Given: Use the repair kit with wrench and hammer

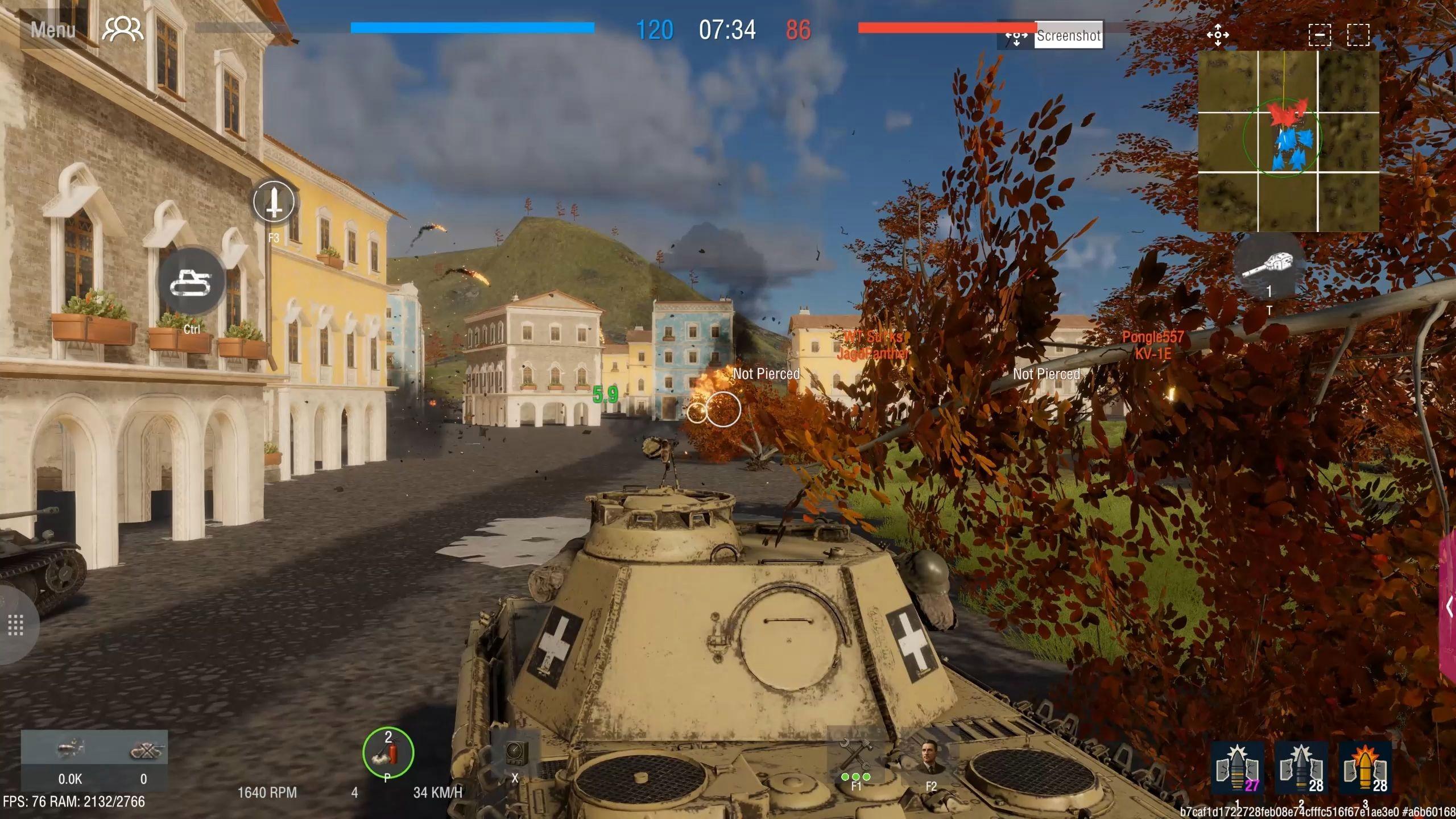Looking at the screenshot, I should [855, 756].
